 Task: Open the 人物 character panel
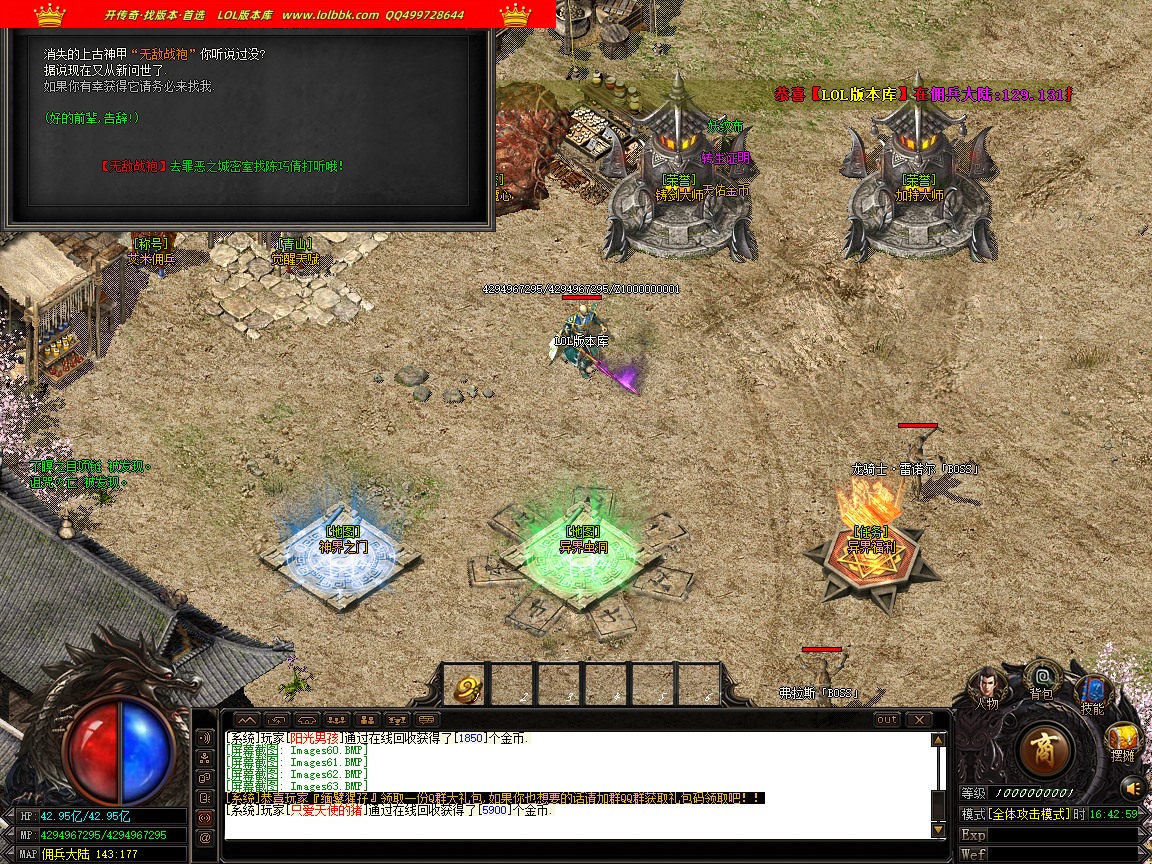(987, 685)
